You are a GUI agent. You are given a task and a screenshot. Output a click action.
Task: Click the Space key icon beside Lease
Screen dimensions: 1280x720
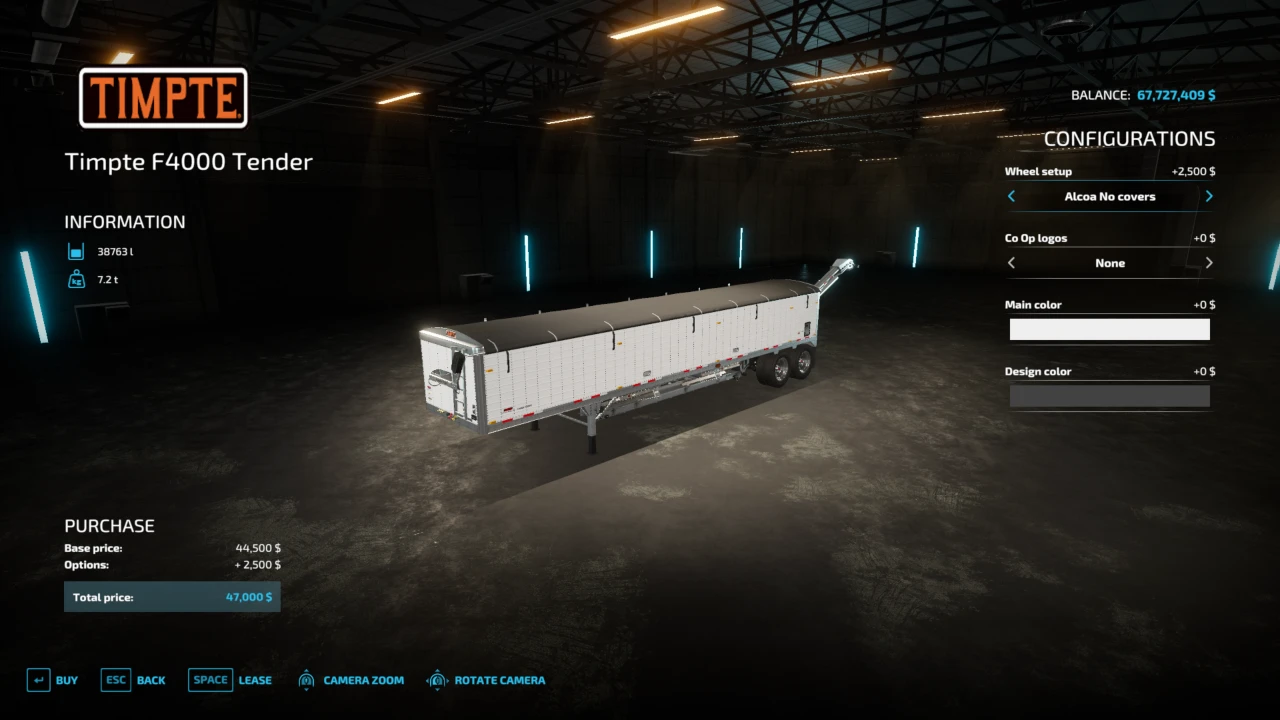click(210, 679)
